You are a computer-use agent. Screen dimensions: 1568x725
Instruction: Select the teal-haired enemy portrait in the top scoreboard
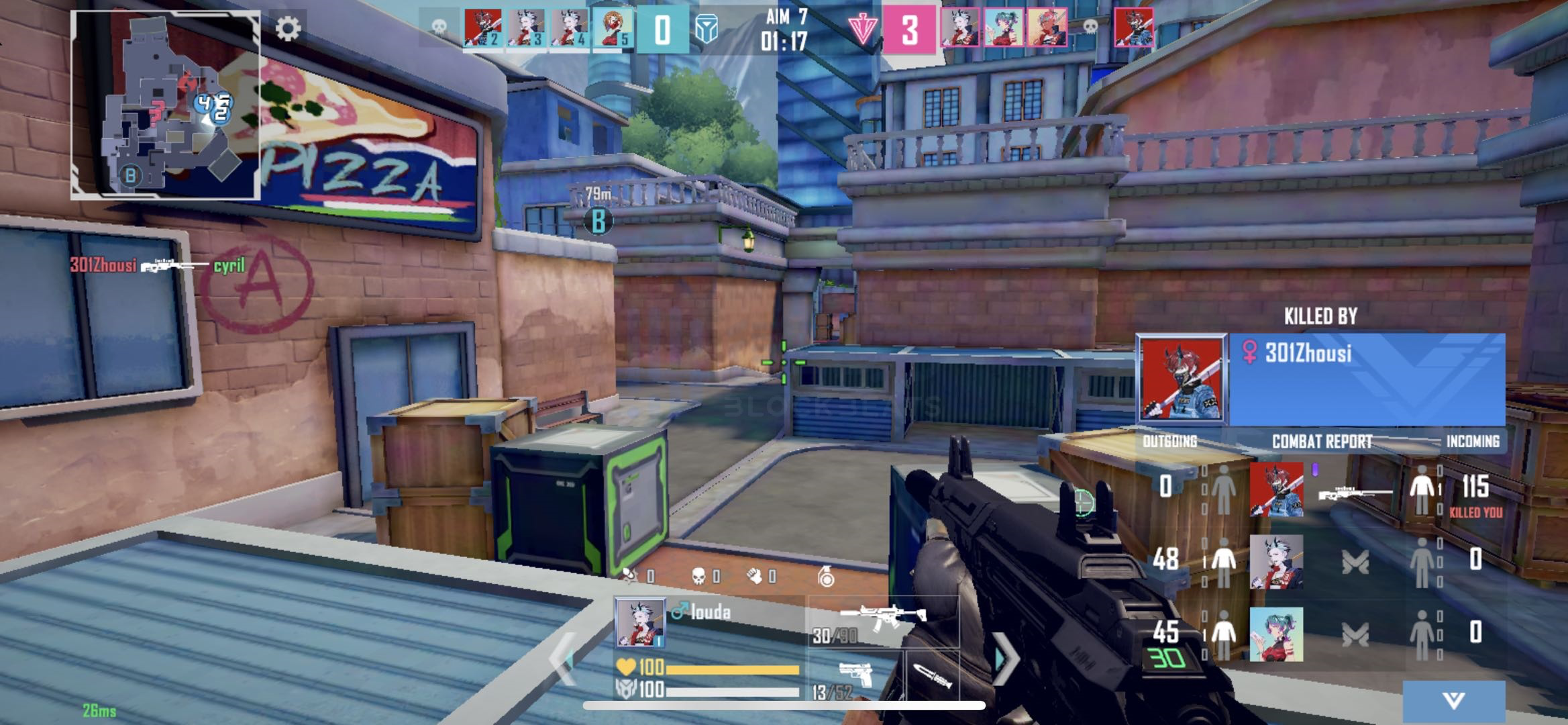(1003, 29)
